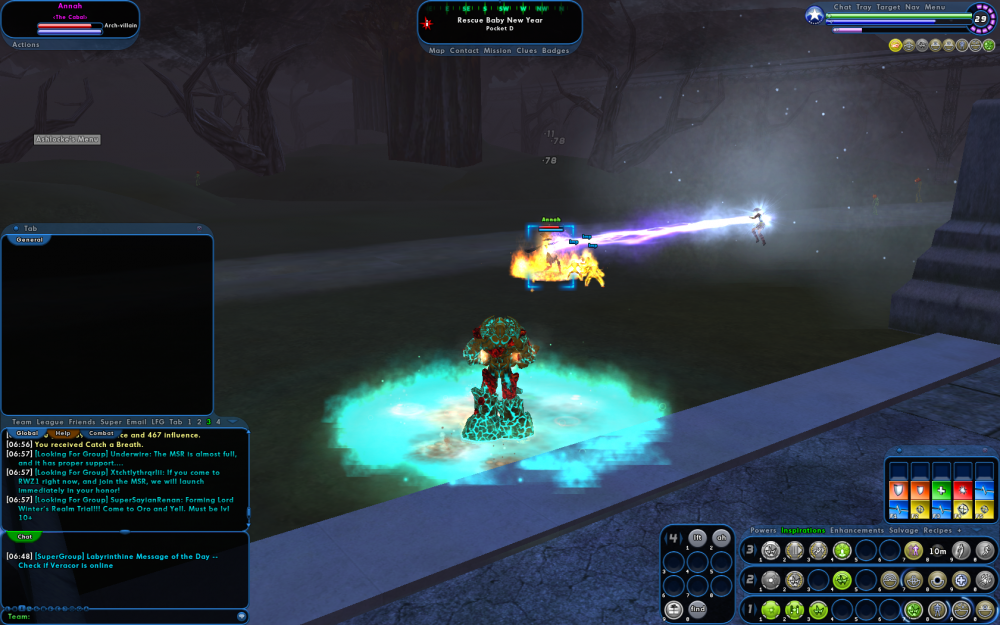This screenshot has width=1000, height=625.
Task: Select the Help chat tab
Action: [63, 433]
